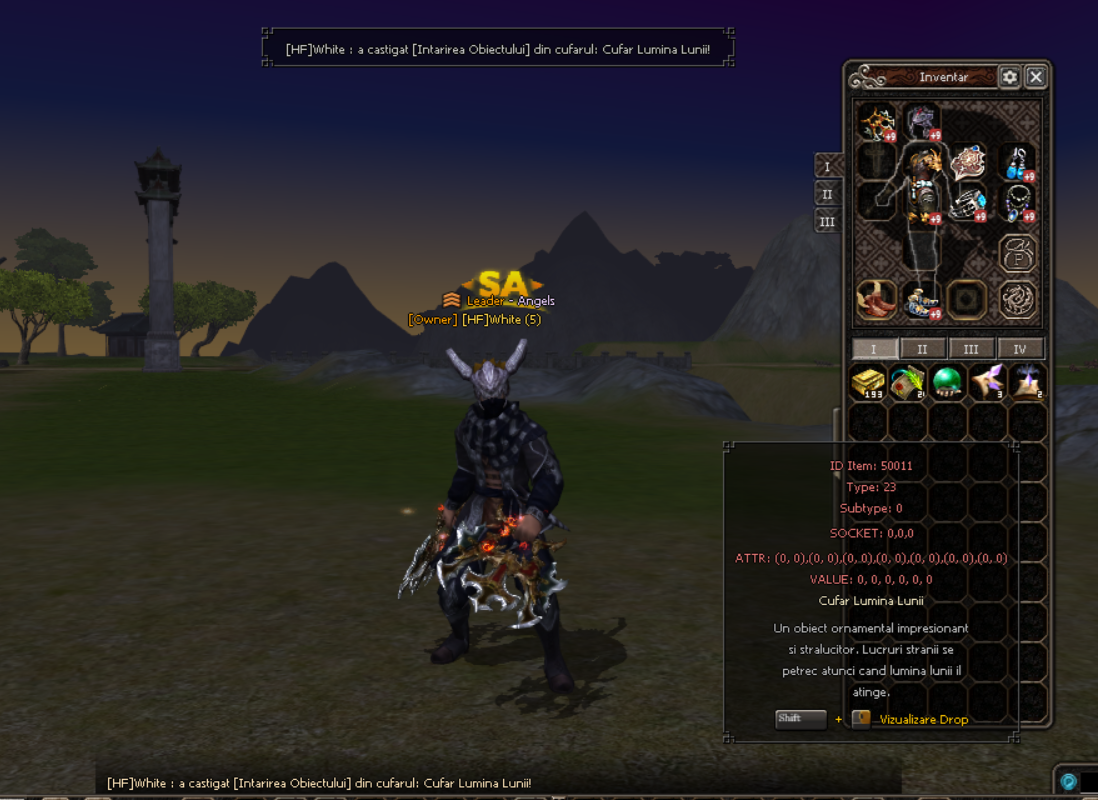Select the equipped bladed weapon +9 slot
The image size is (1098, 800).
click(x=876, y=123)
